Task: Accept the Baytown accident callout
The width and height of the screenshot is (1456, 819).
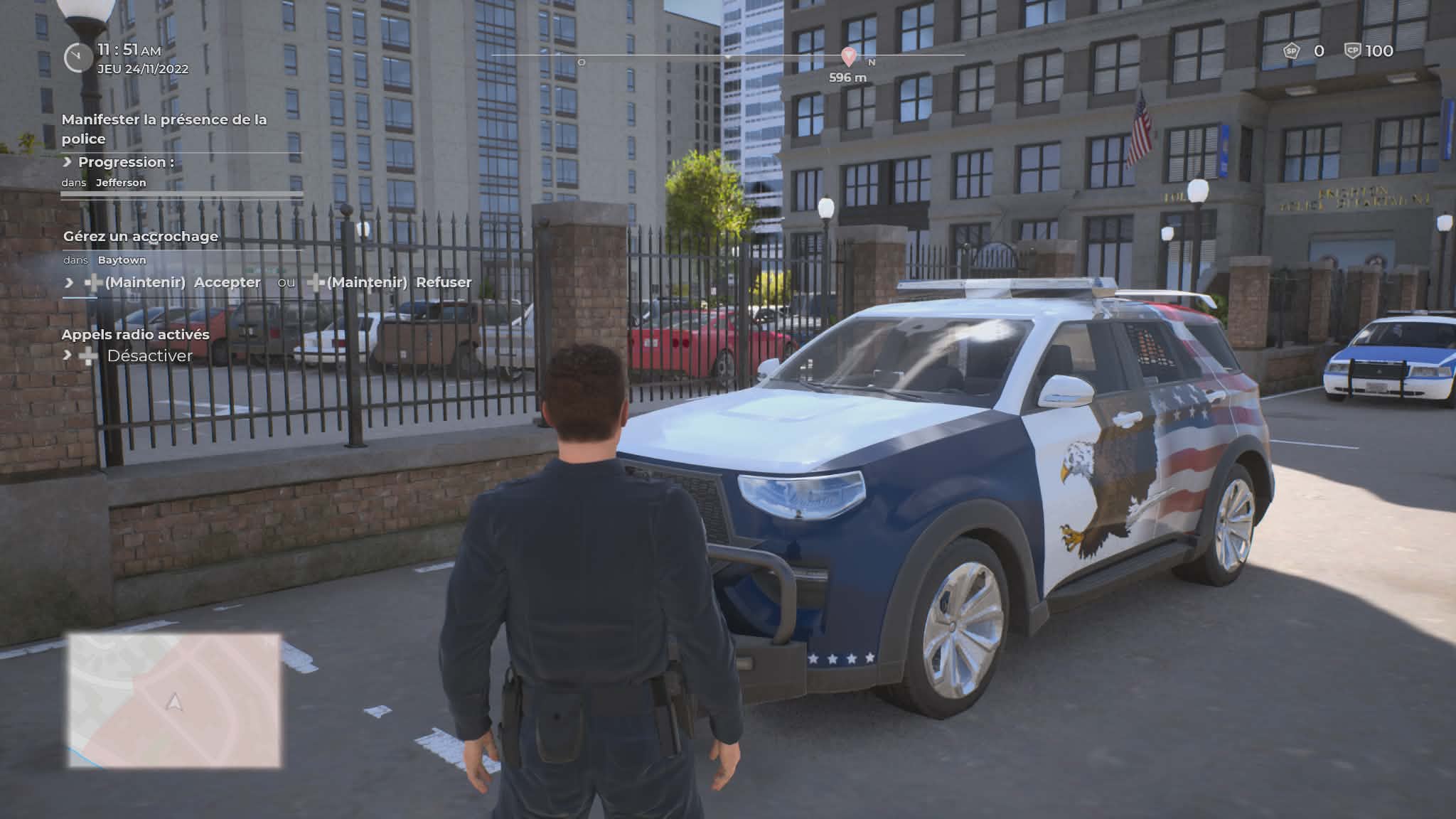Action: tap(227, 282)
